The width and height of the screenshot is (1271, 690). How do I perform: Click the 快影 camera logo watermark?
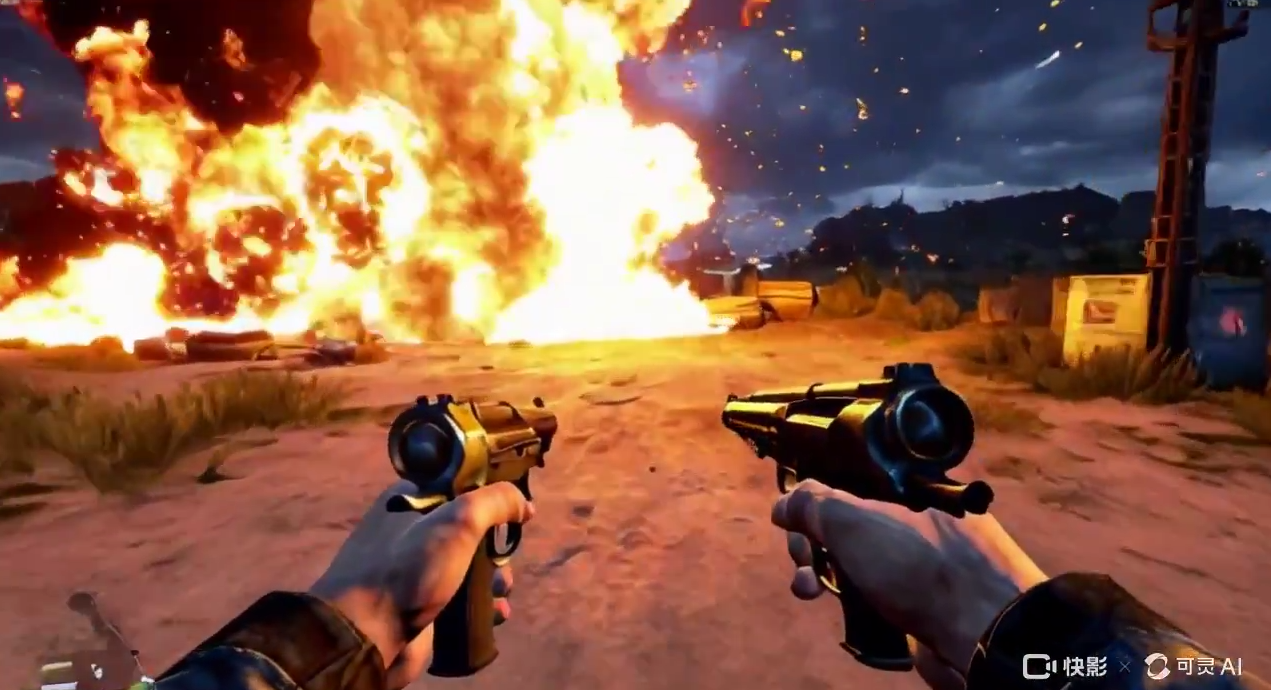point(1038,666)
